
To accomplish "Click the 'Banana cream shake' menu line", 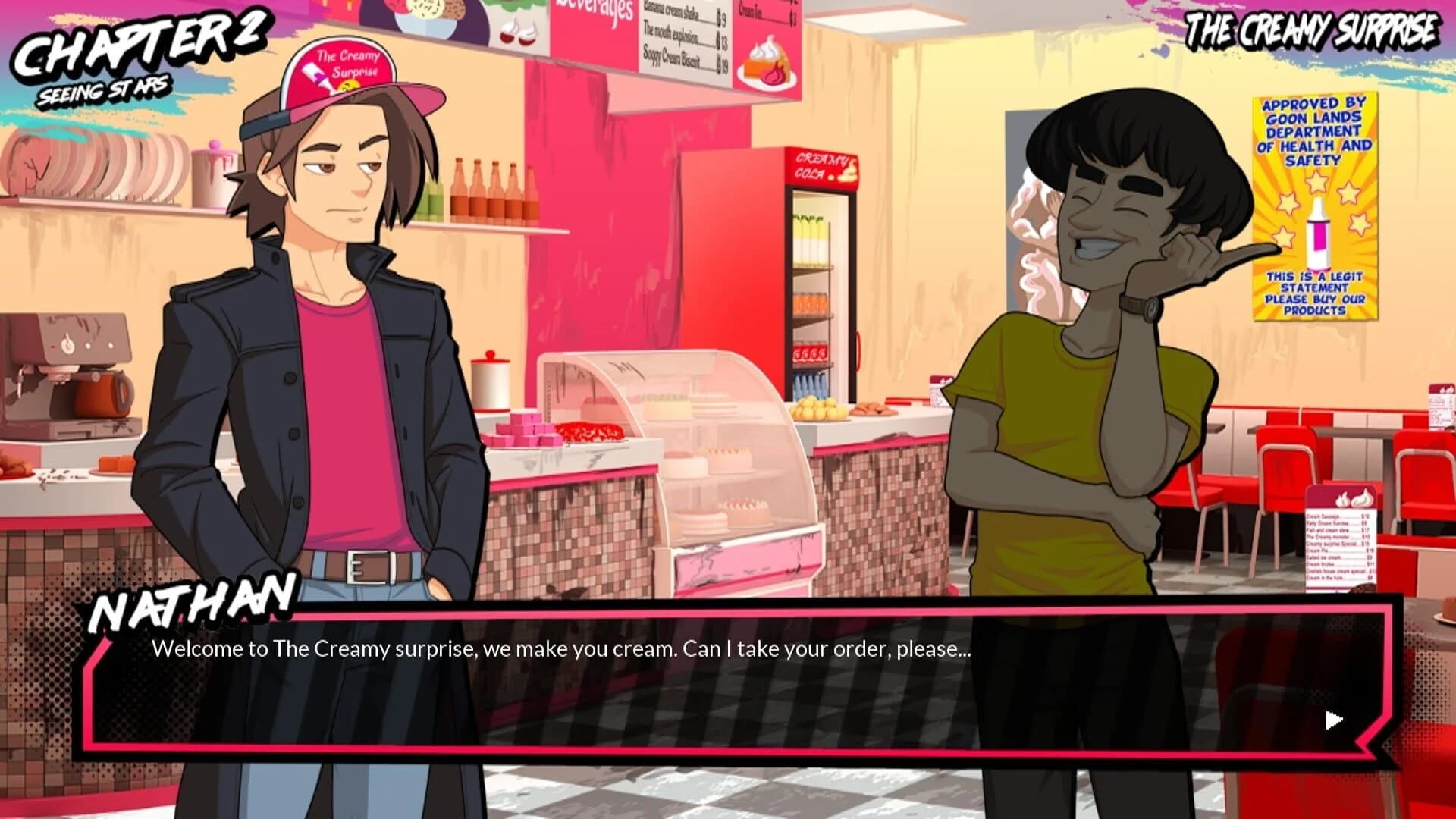I will pyautogui.click(x=675, y=12).
